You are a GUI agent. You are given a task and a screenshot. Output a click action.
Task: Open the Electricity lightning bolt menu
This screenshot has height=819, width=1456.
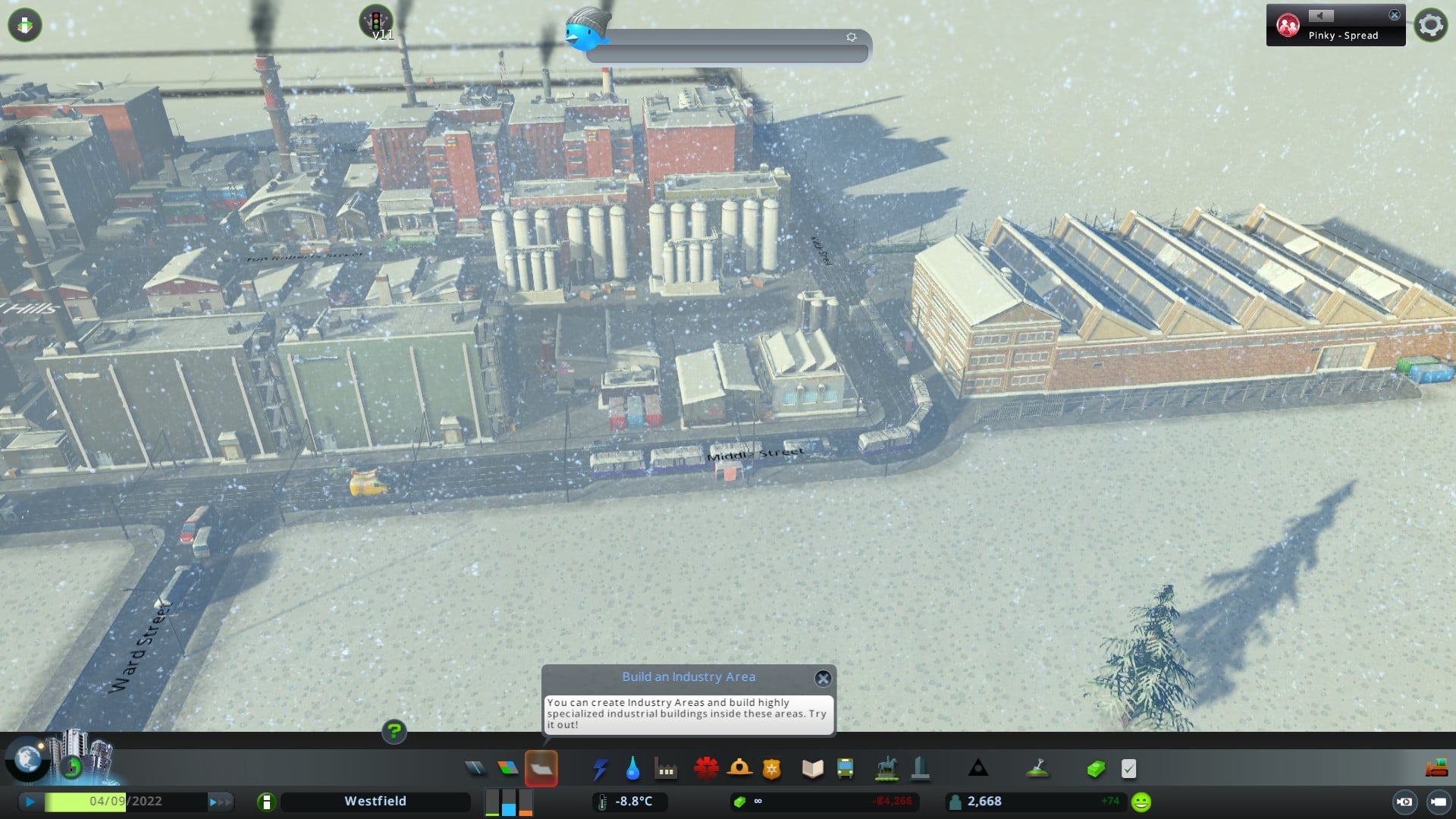[600, 769]
